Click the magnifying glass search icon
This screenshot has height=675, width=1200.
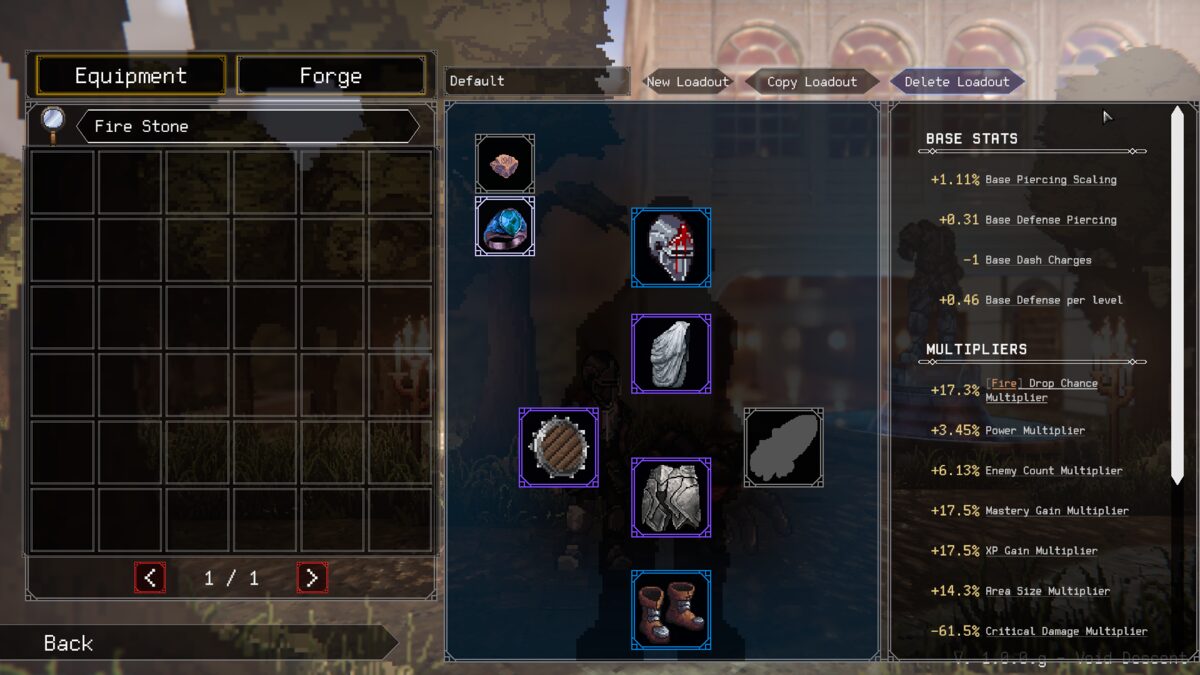53,122
